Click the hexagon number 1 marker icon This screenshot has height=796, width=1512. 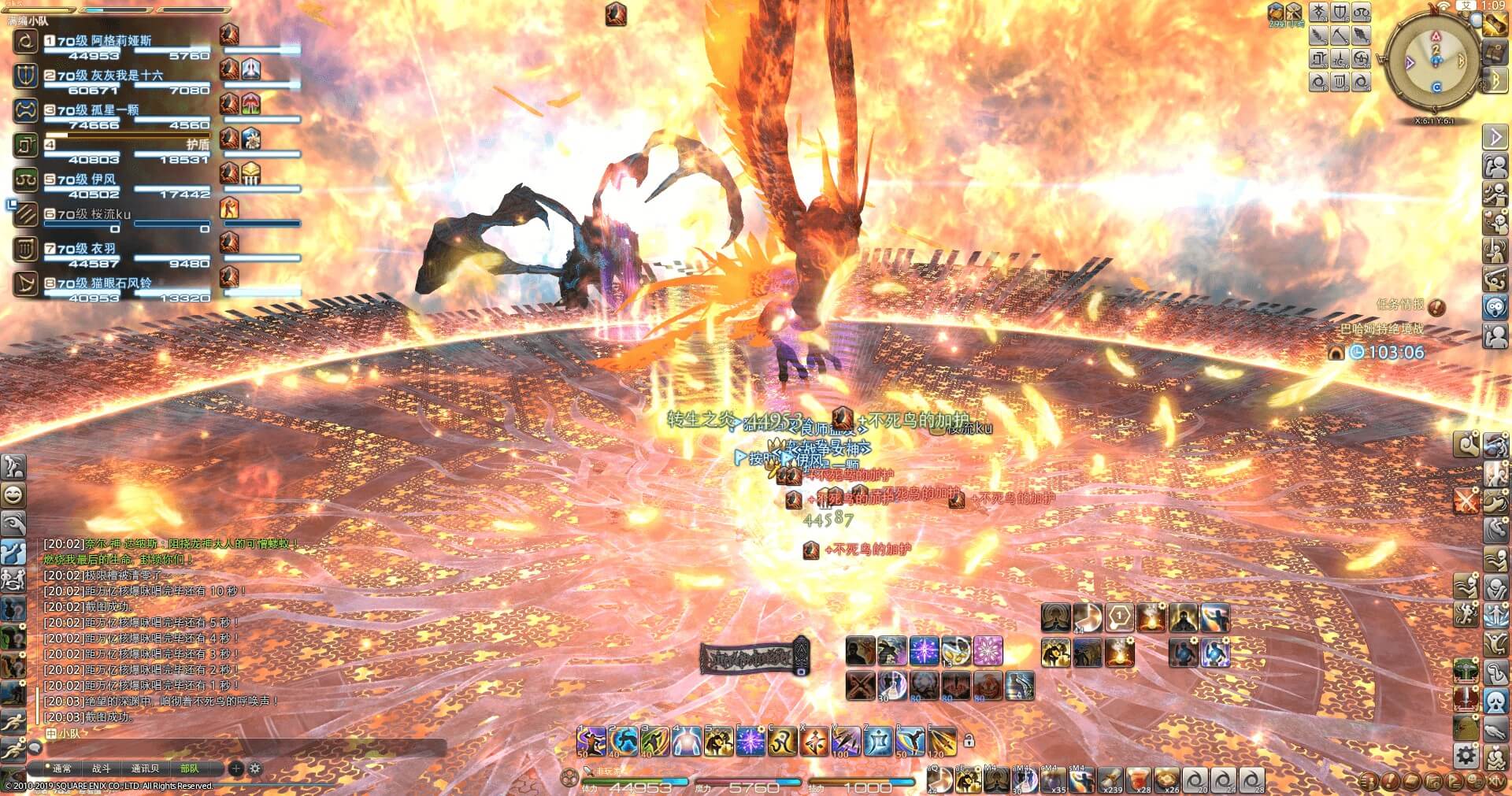click(1119, 618)
